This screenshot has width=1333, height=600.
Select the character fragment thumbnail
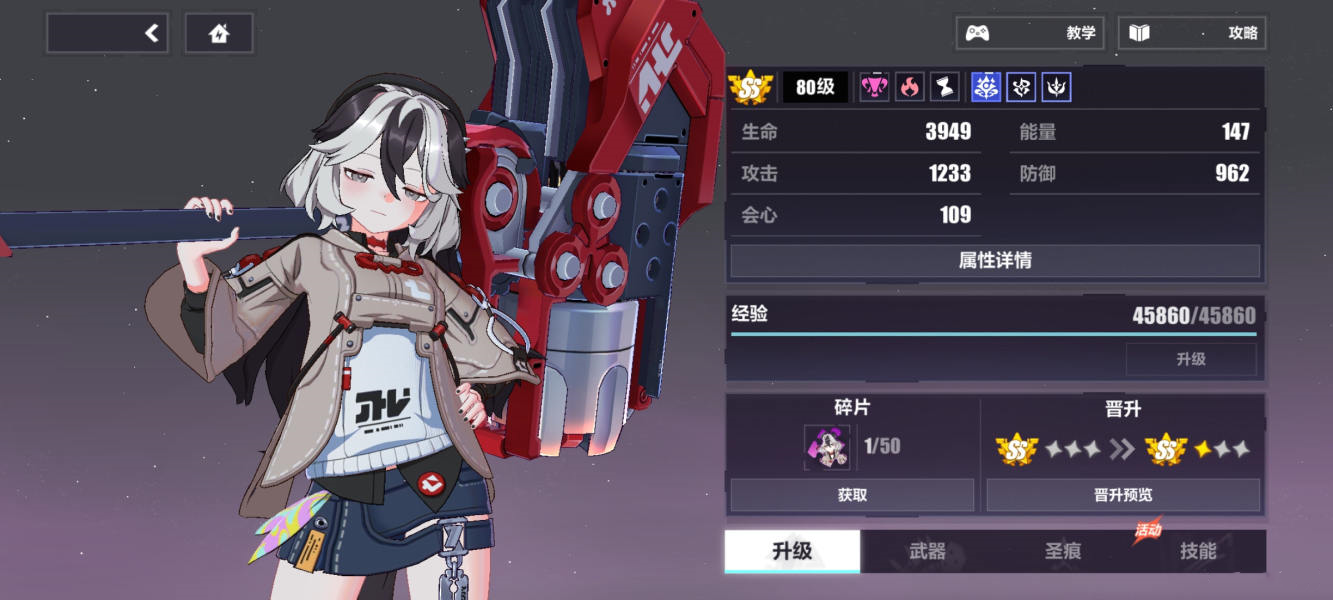point(827,447)
